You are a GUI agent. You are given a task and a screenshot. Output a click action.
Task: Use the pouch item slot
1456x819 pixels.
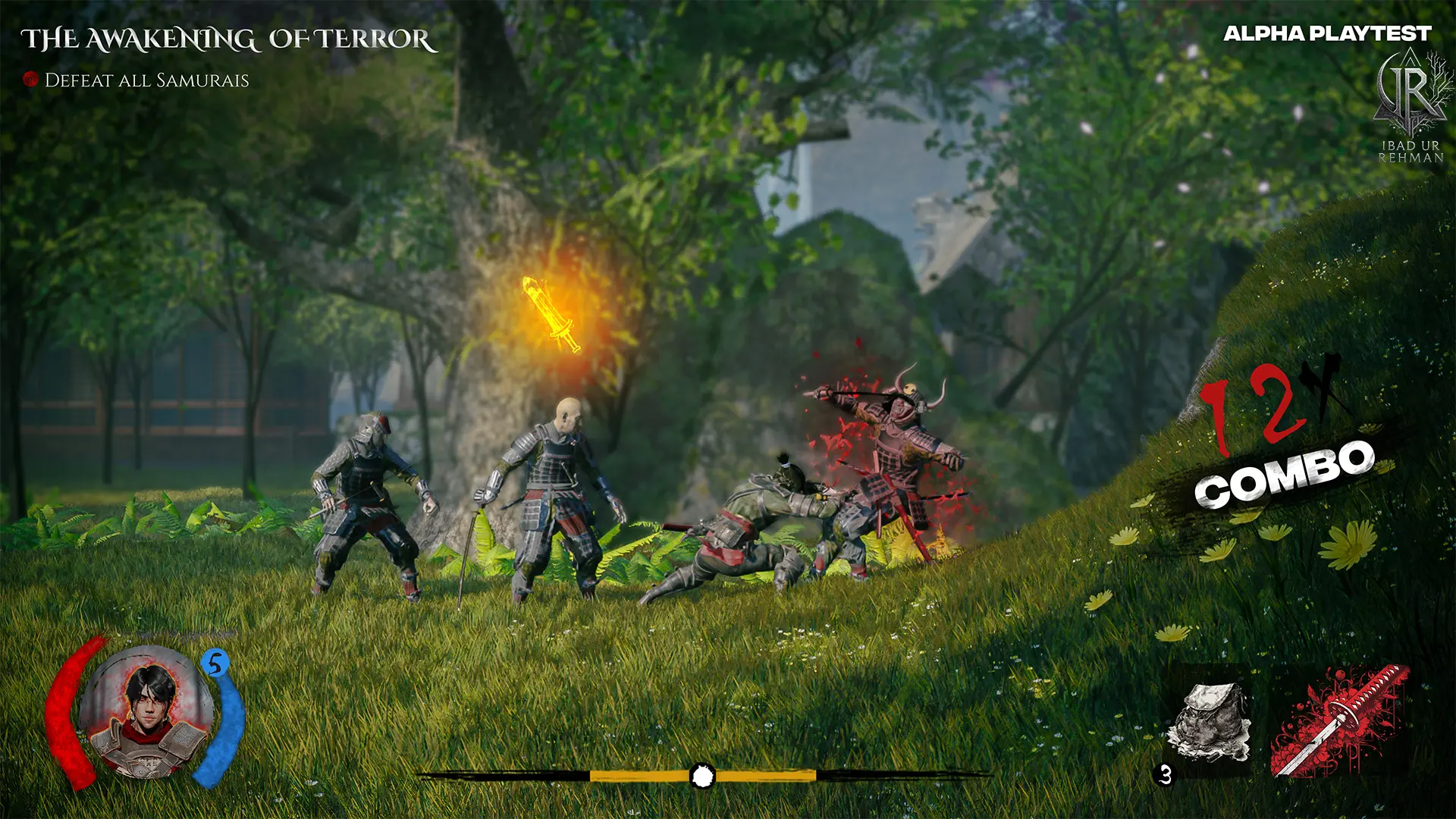pos(1209,721)
